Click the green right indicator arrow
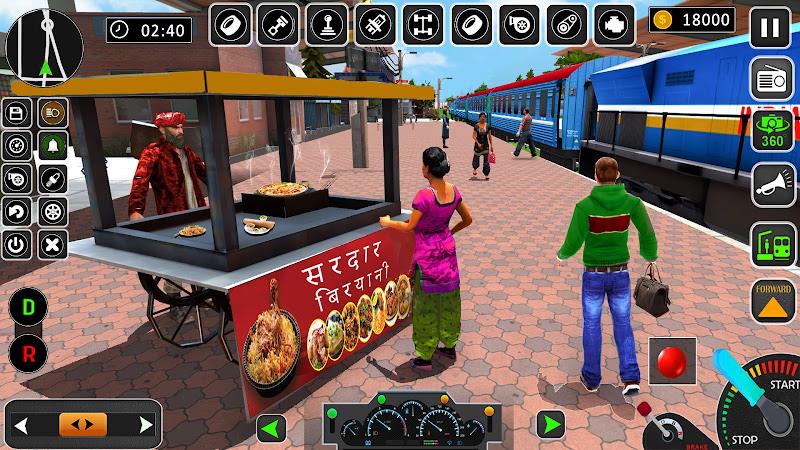800x450 pixels. pyautogui.click(x=549, y=424)
